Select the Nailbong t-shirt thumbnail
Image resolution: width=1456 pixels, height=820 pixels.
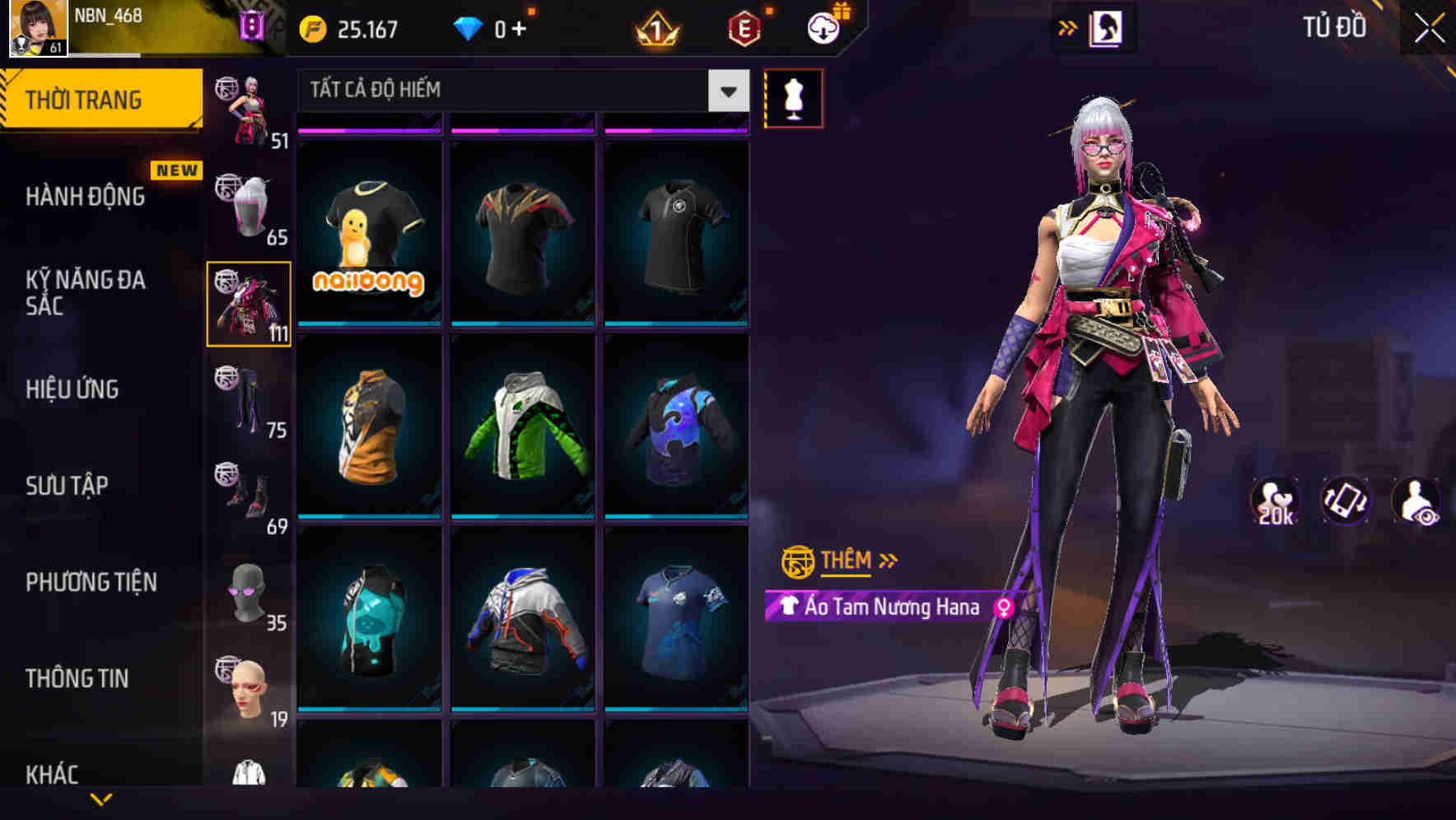click(370, 236)
